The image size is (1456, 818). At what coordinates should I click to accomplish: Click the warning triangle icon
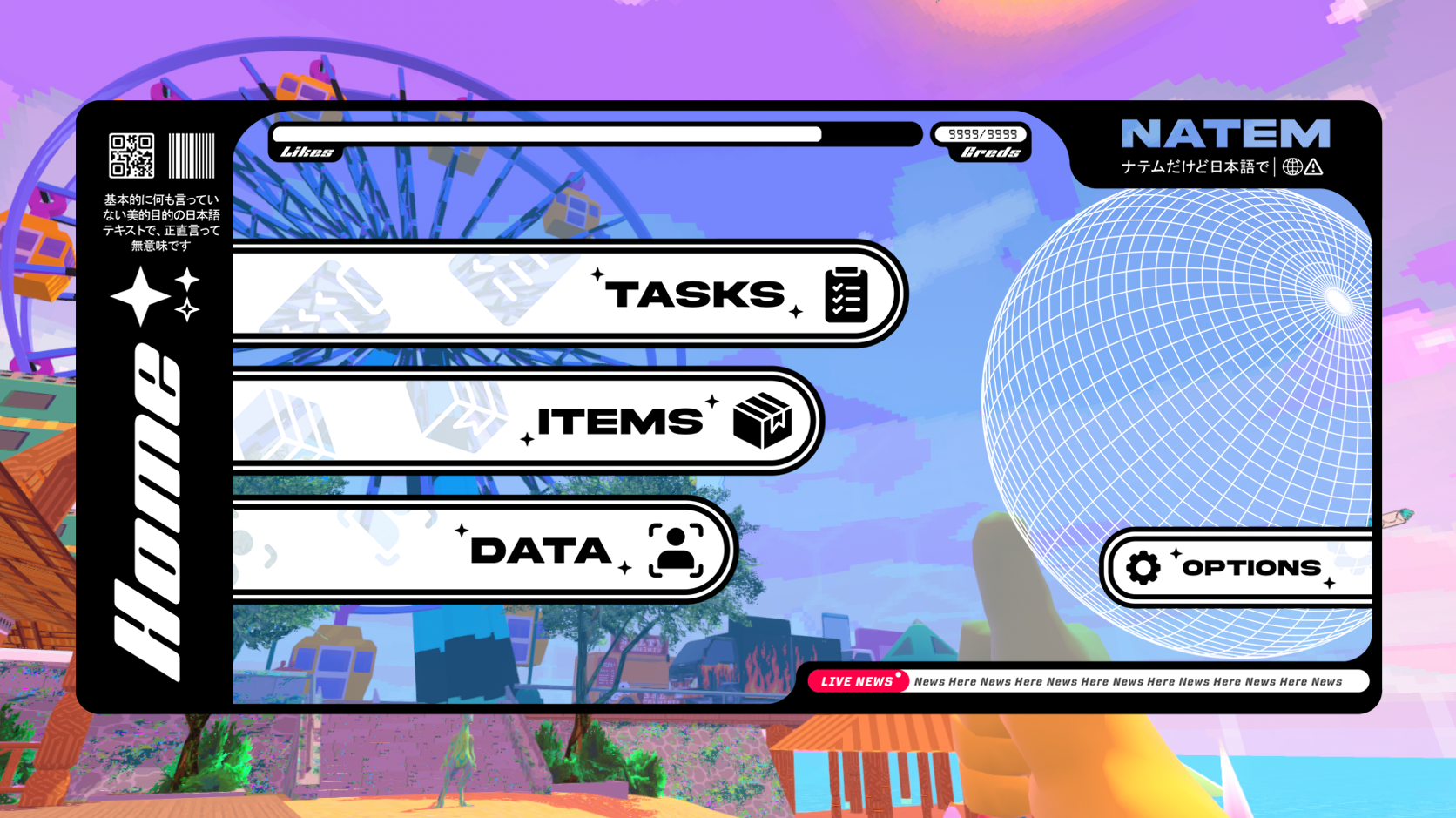(x=1315, y=166)
